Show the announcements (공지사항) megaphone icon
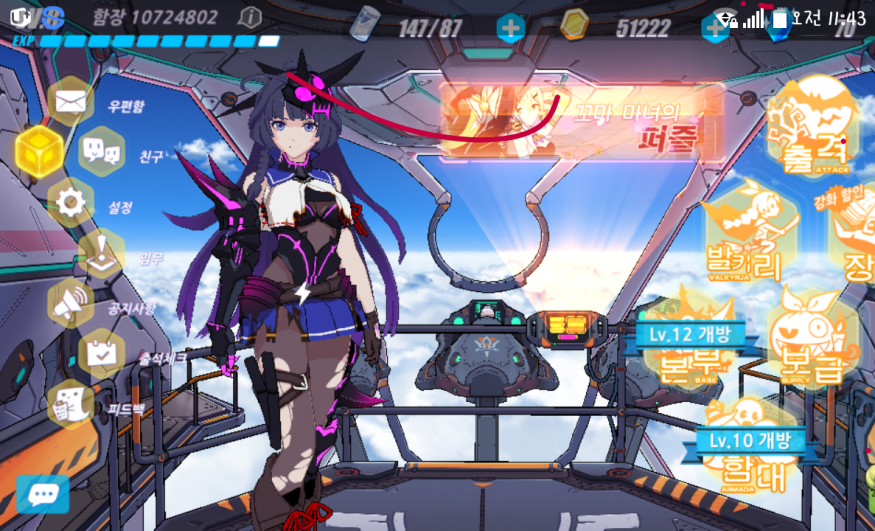The image size is (875, 531). (70, 304)
